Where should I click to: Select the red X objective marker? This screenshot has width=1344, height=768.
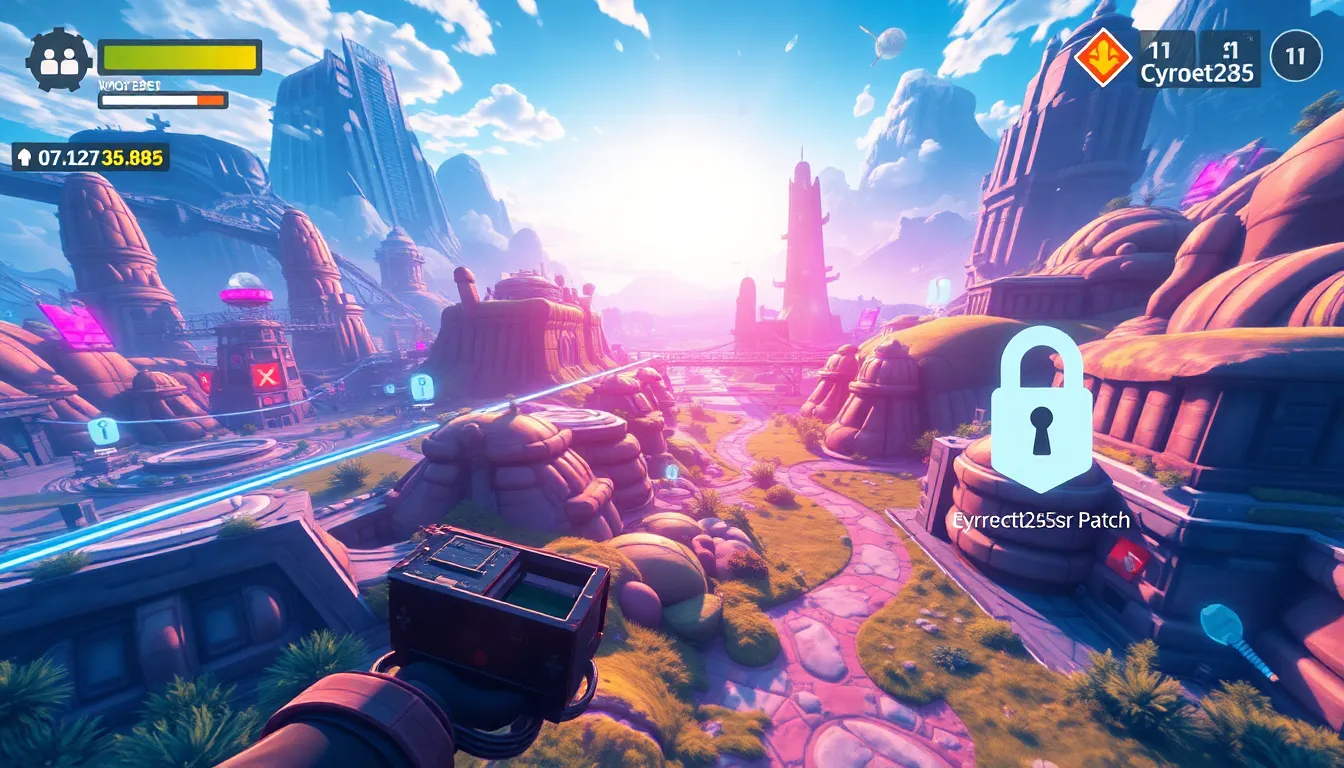pyautogui.click(x=265, y=376)
